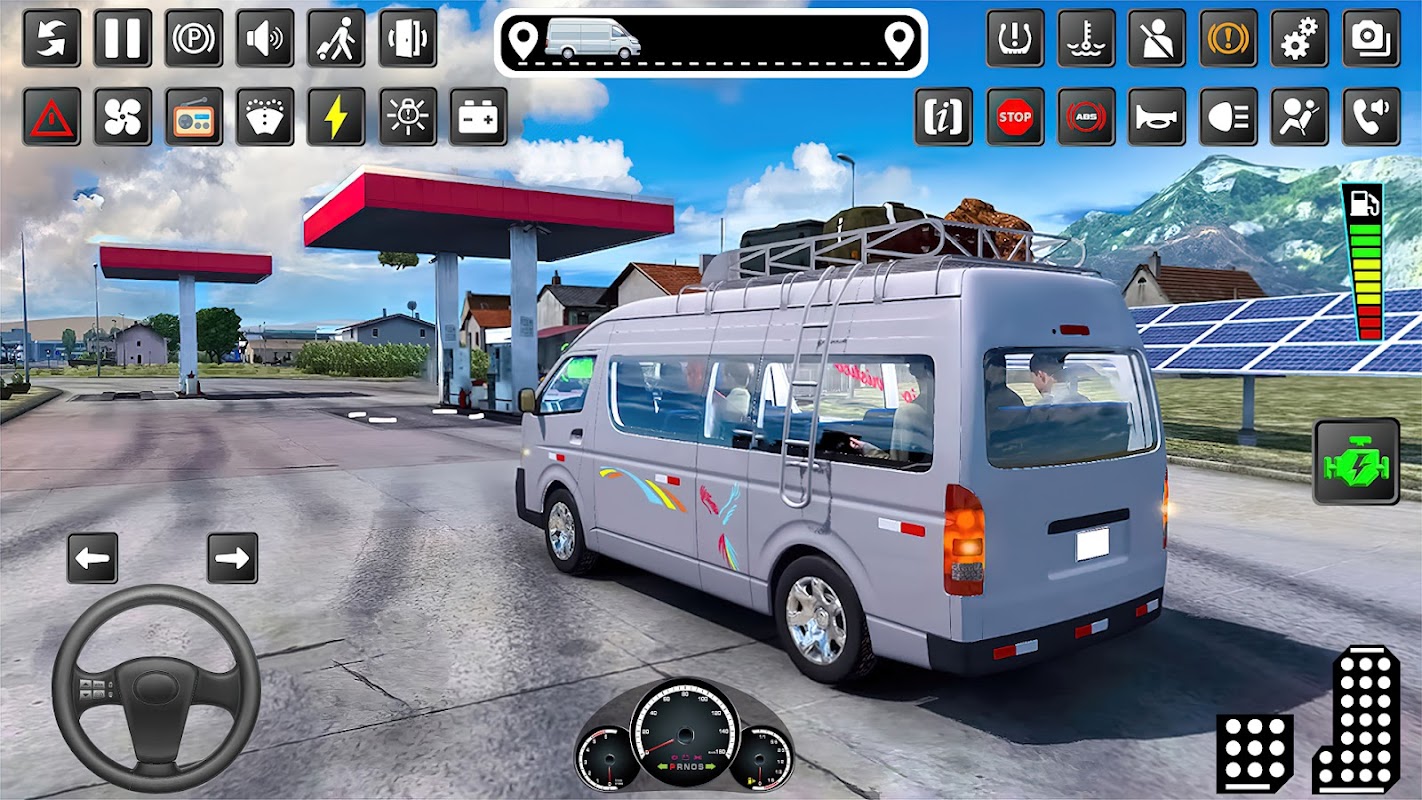Toggle the parking brake button
Viewport: 1422px width, 800px height.
click(x=194, y=38)
